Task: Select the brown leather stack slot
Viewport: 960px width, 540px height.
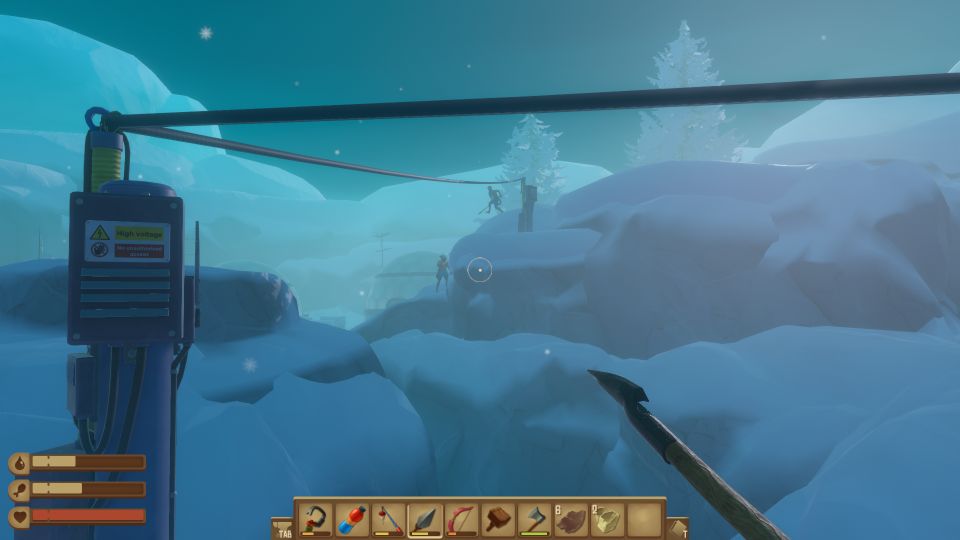Action: pos(571,519)
